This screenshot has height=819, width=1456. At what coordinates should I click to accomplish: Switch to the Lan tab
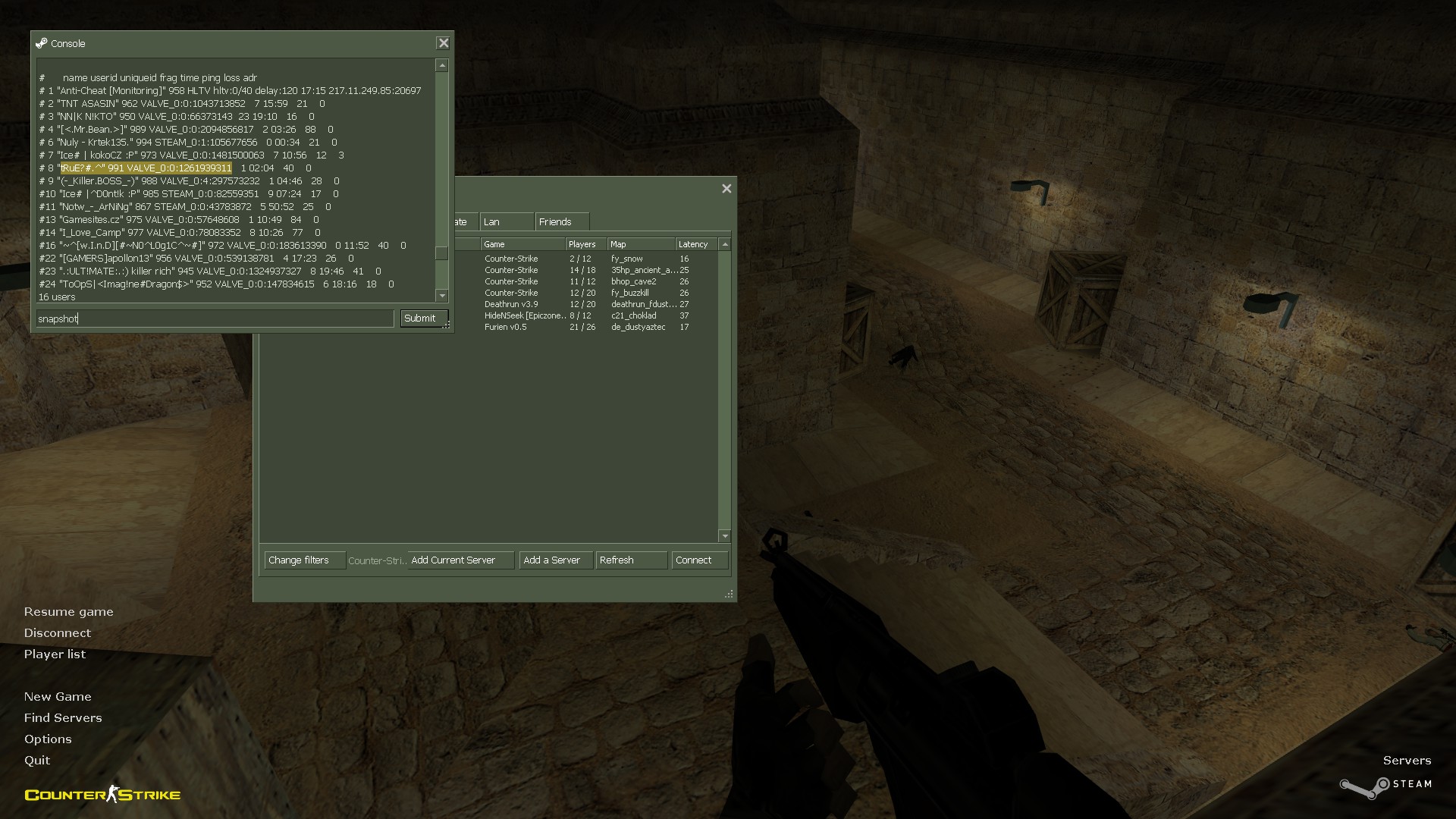(x=505, y=221)
